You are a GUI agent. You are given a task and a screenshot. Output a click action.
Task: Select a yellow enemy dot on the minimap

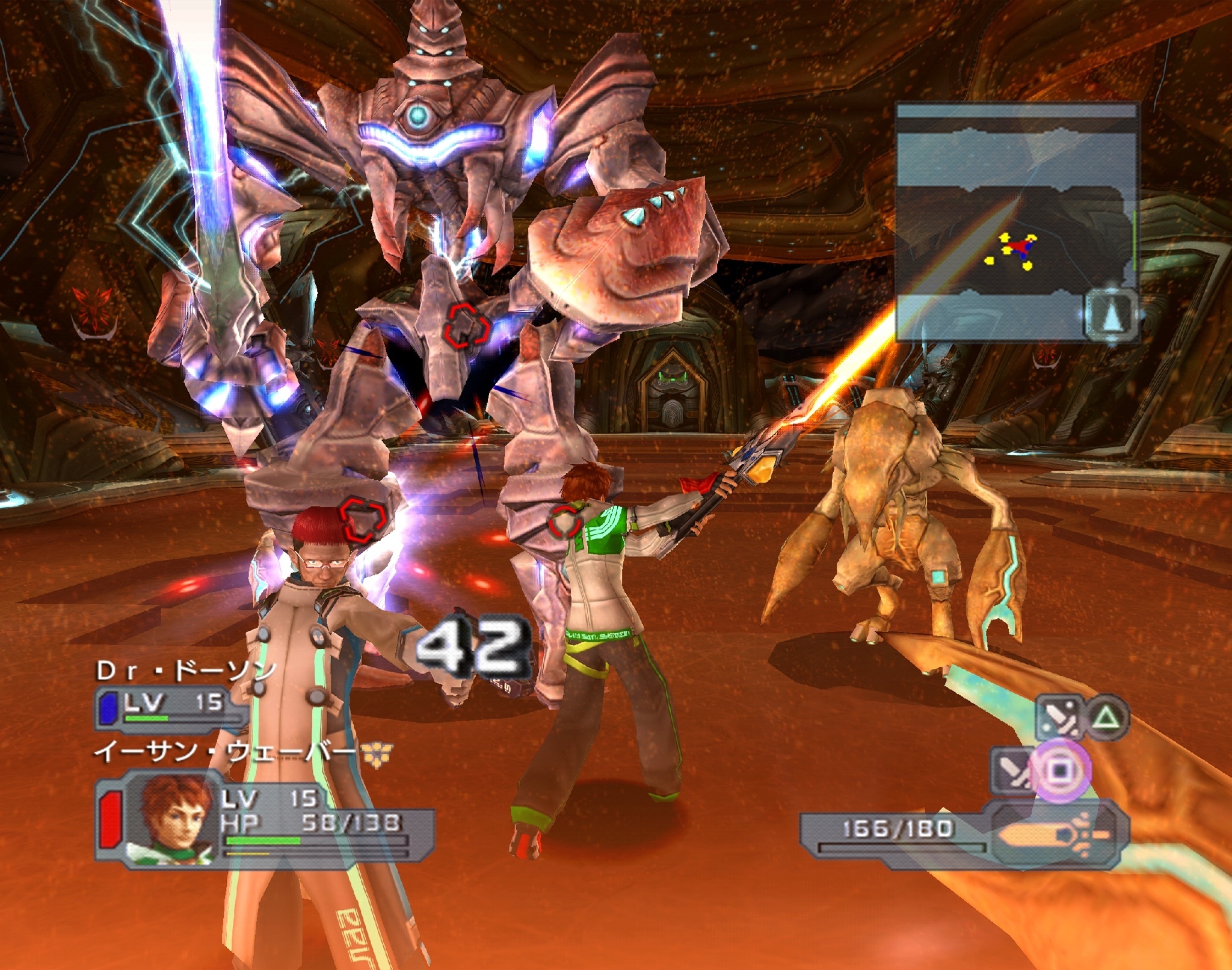1005,239
